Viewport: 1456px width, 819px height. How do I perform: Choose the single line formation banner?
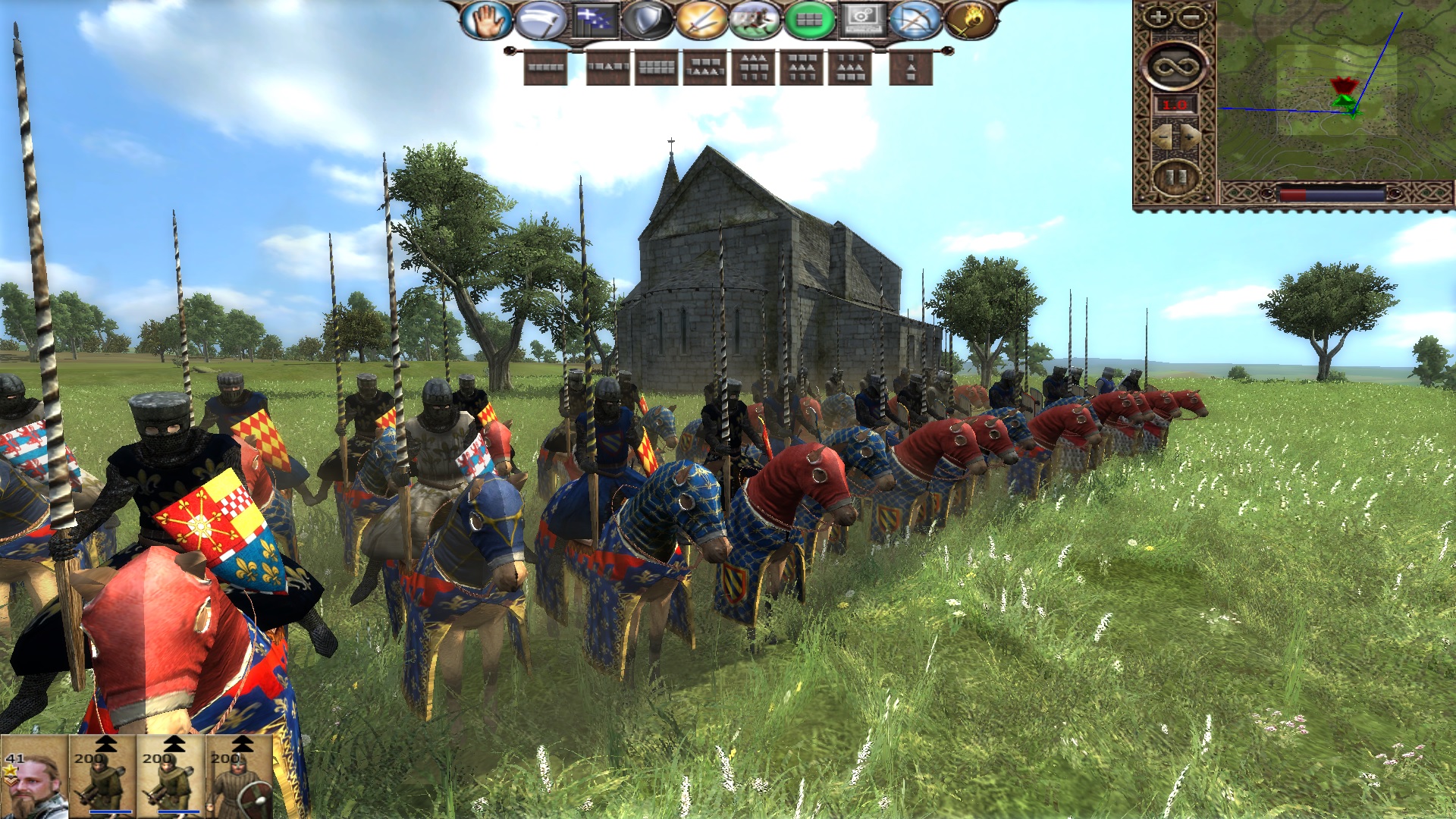(x=545, y=67)
